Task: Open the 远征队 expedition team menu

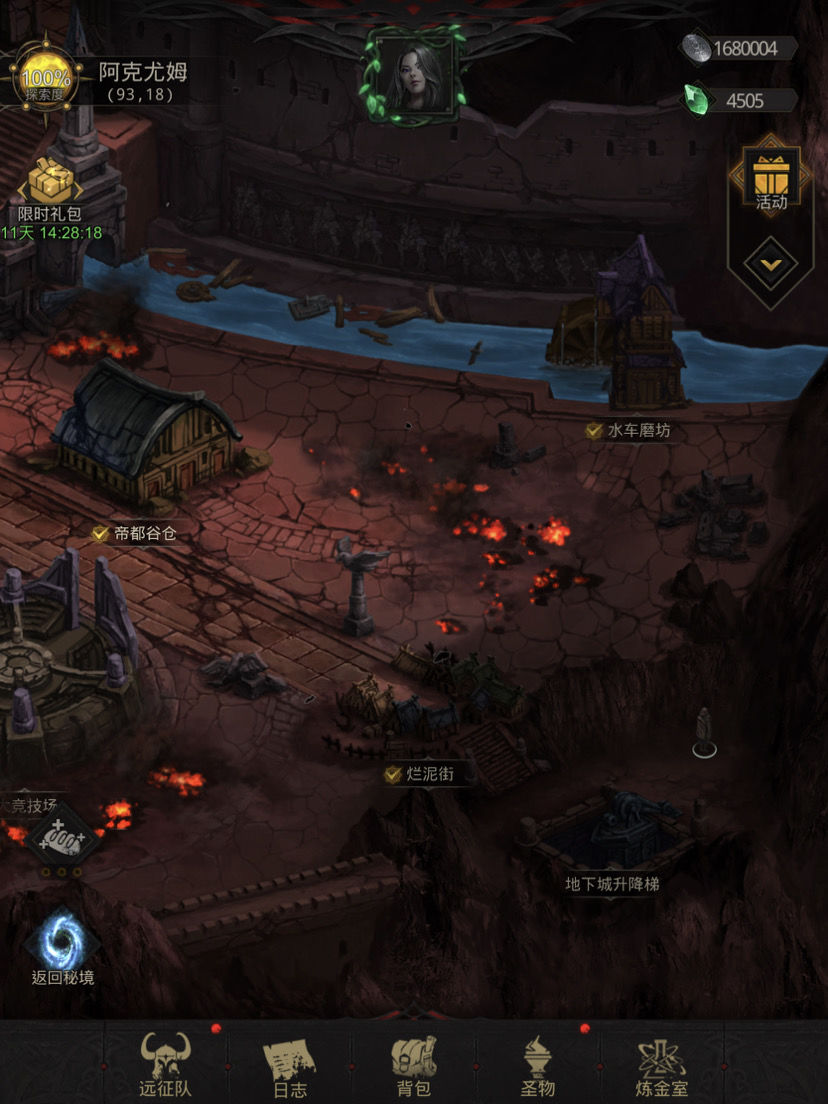Action: point(165,1065)
